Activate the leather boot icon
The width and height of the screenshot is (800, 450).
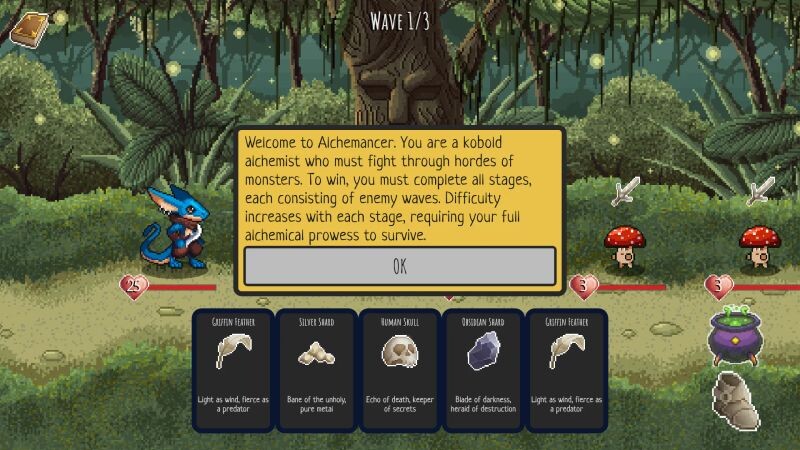click(737, 400)
